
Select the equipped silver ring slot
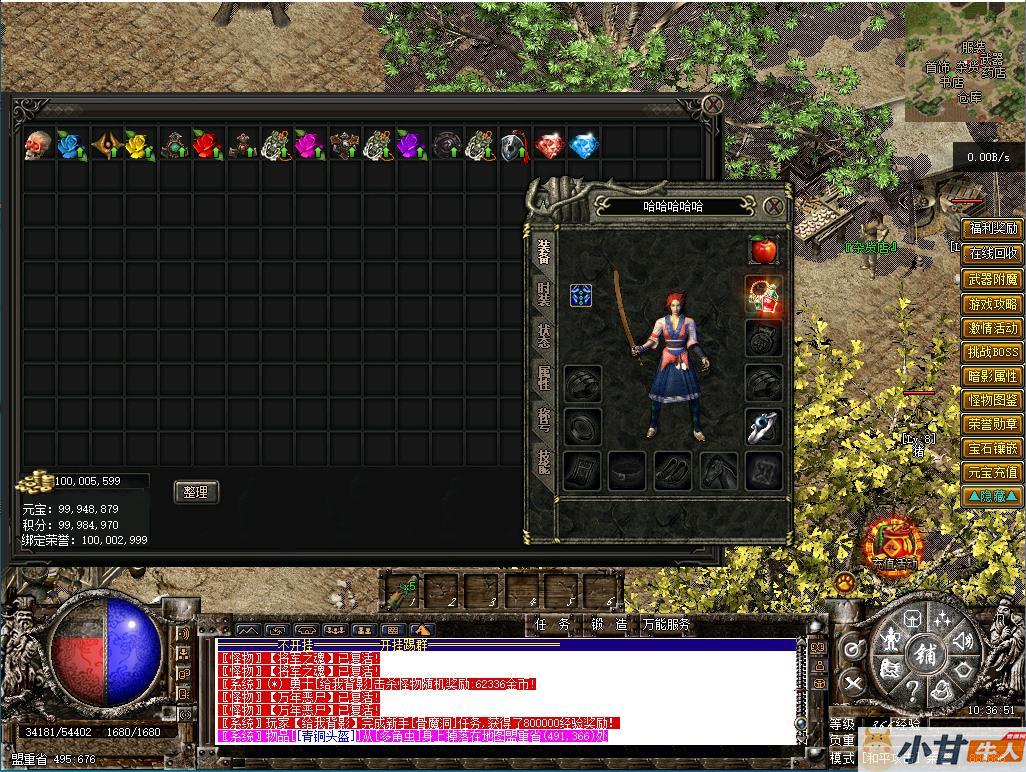point(764,427)
